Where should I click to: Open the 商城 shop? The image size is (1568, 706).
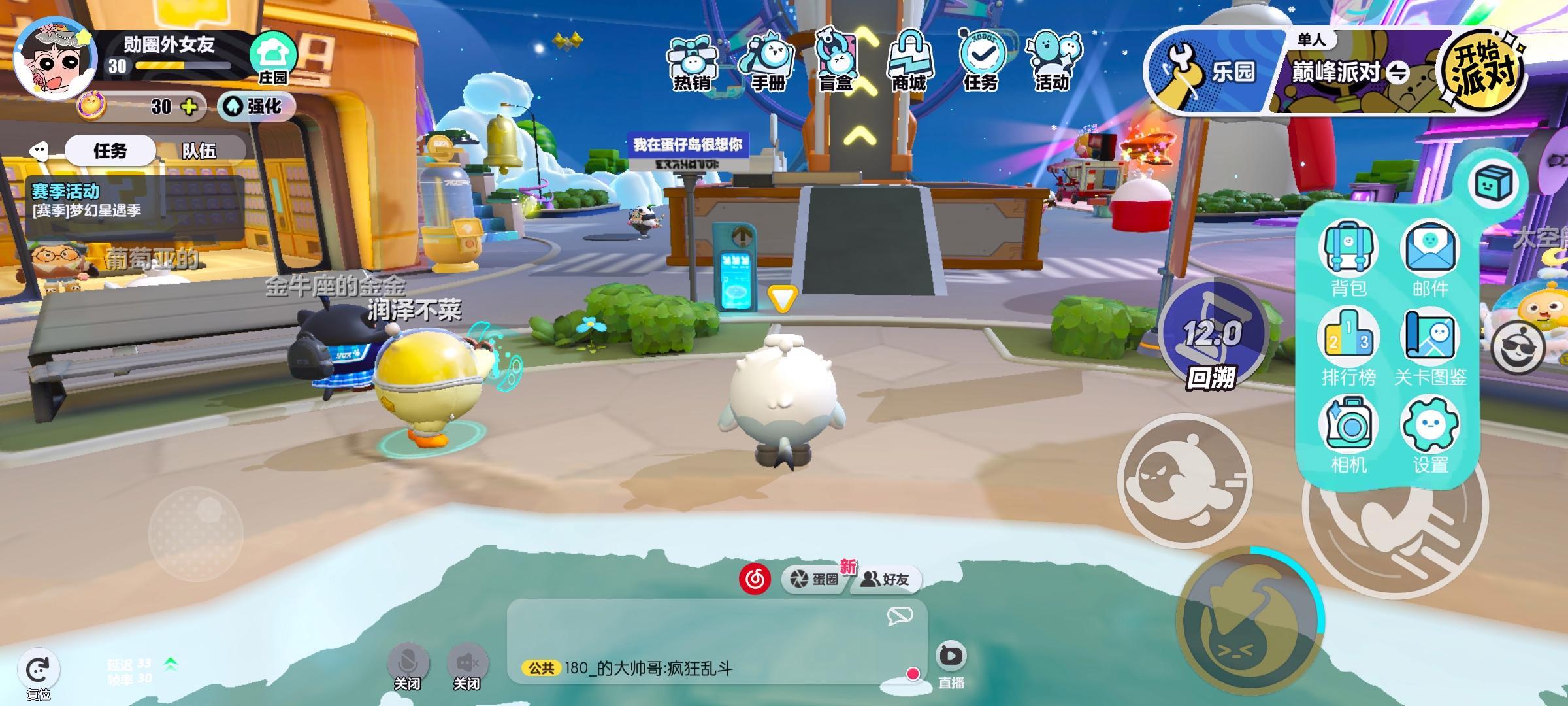click(909, 63)
